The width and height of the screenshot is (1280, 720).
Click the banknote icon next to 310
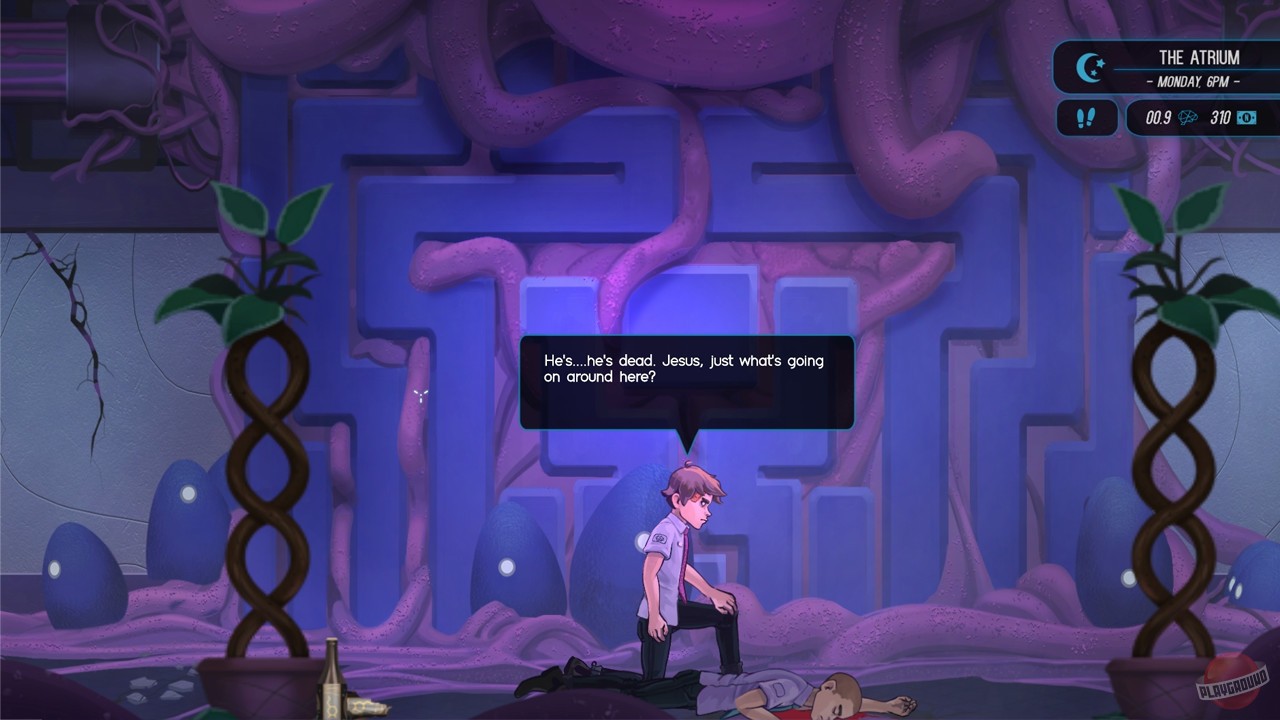1245,117
